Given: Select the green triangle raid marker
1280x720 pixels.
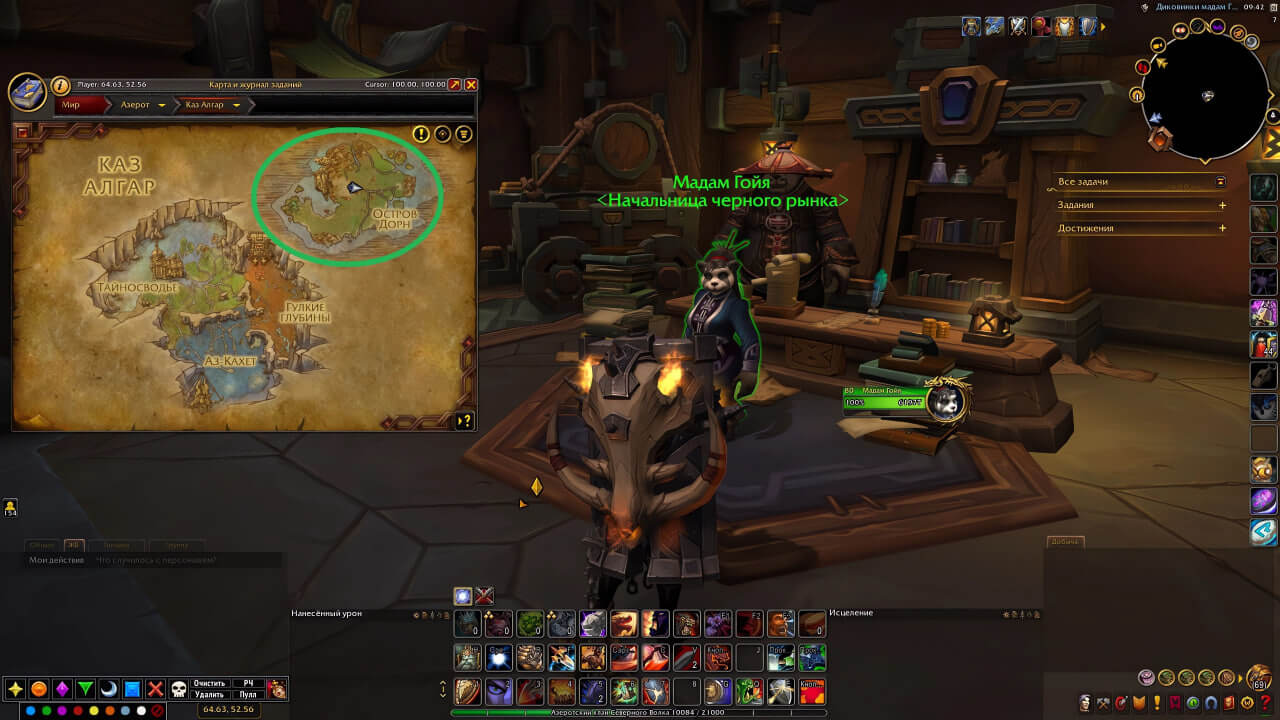Looking at the screenshot, I should (86, 689).
